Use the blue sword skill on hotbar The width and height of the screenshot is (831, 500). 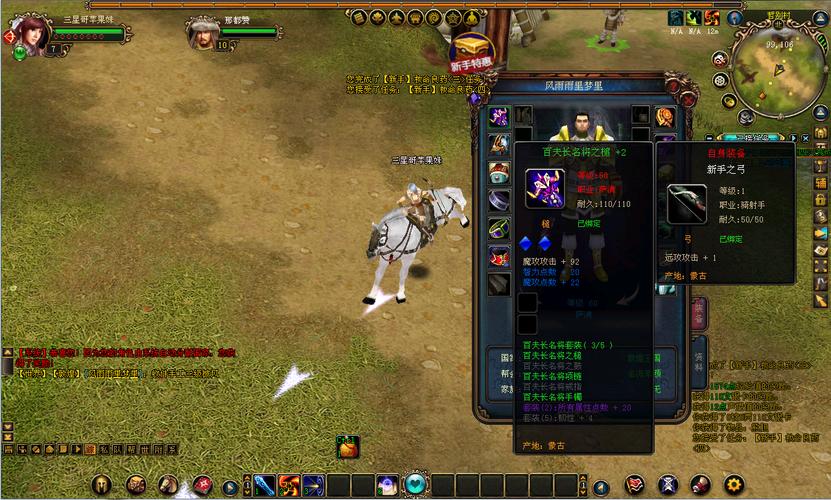[x=264, y=486]
